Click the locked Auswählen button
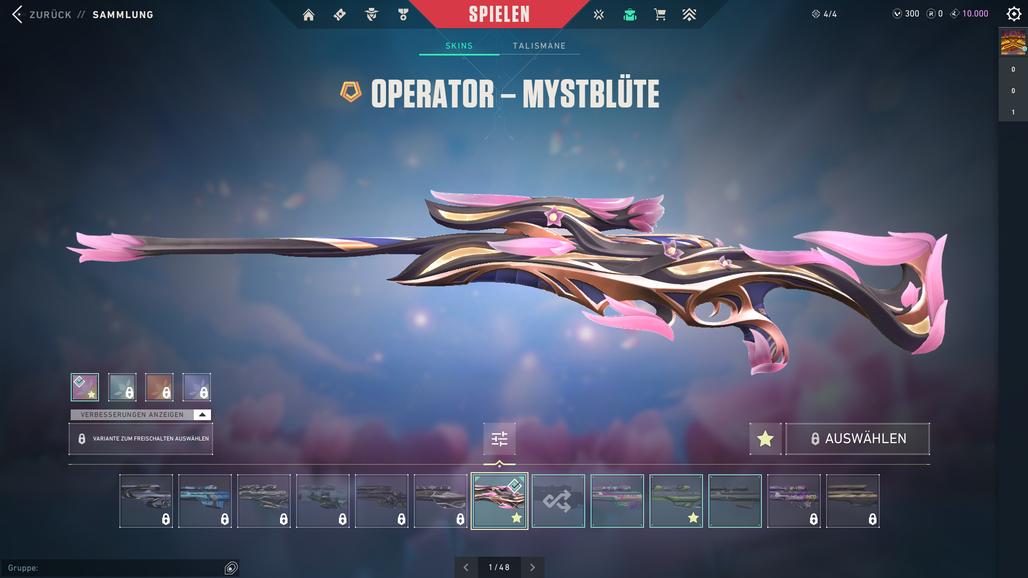1028x578 pixels. click(858, 439)
